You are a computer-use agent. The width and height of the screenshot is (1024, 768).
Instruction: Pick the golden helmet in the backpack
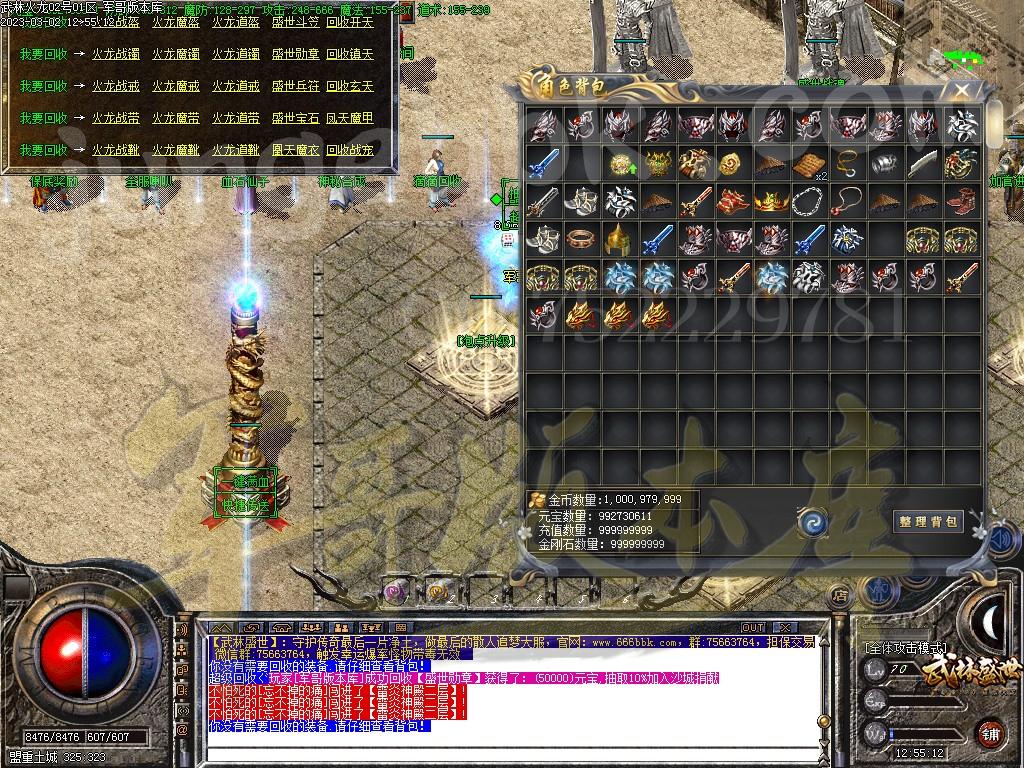(x=618, y=239)
